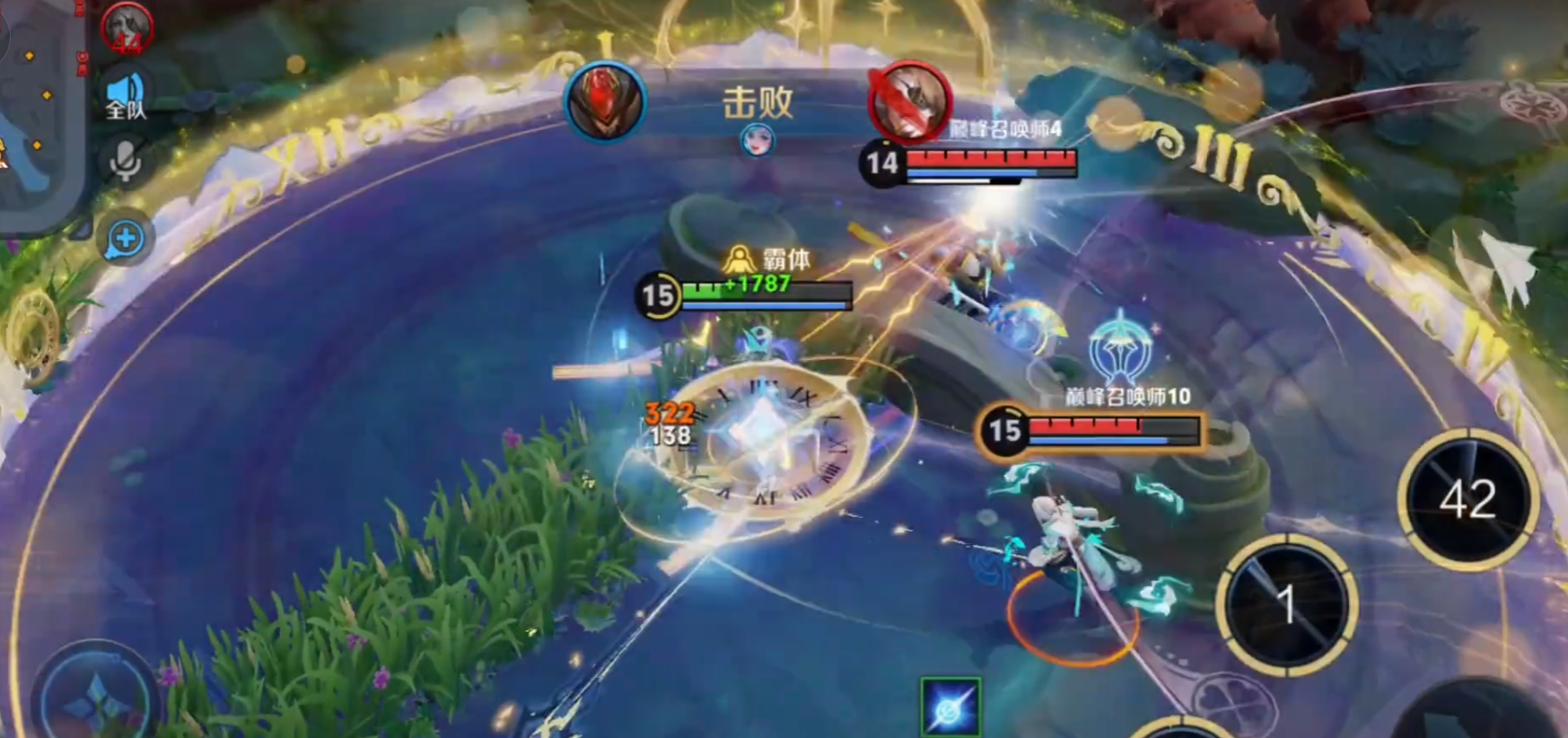Toggle the 全队 team speaker
Viewport: 1568px width, 738px height.
(x=126, y=95)
